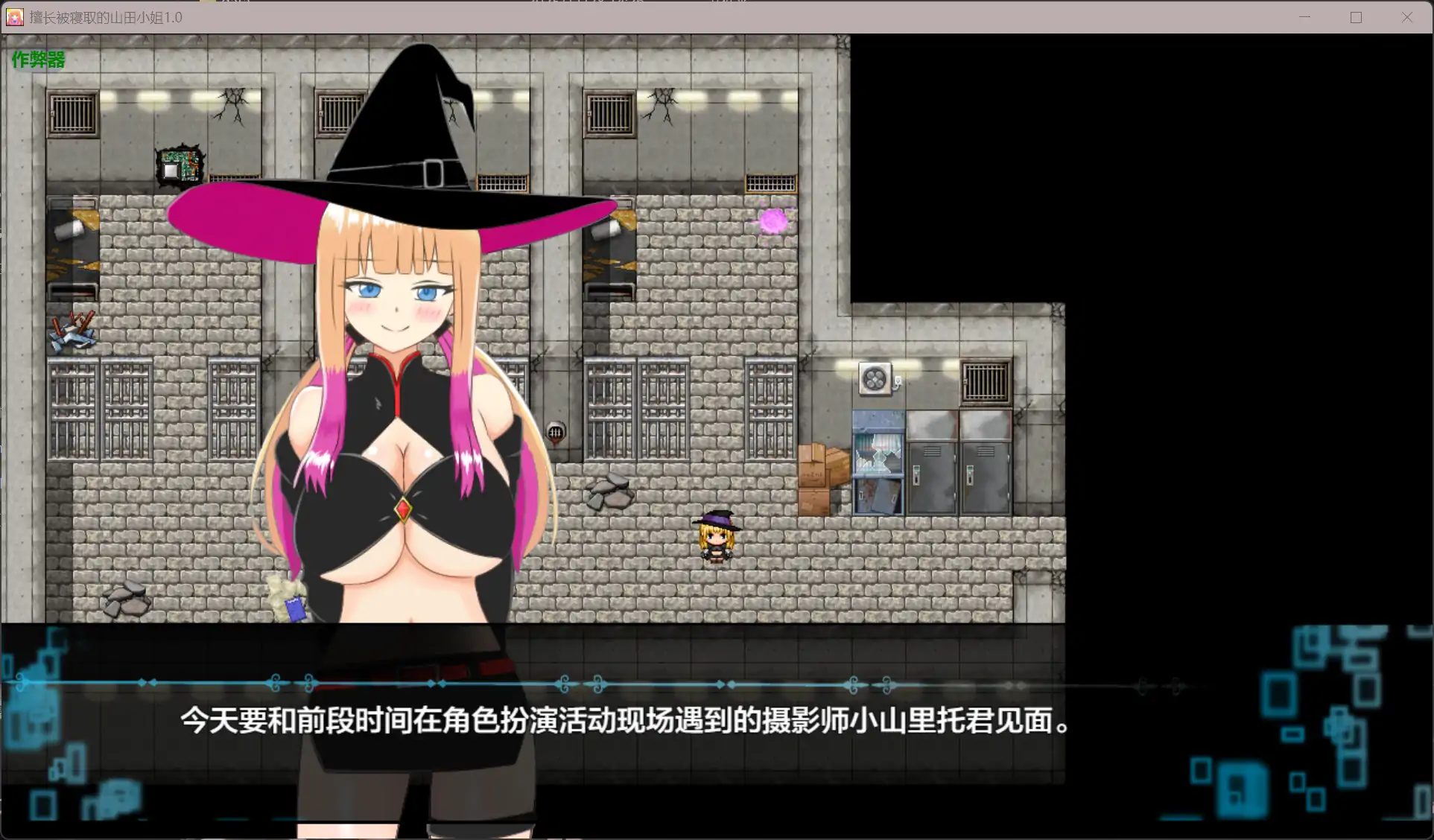
Task: Minimize the game window
Action: pos(1304,16)
